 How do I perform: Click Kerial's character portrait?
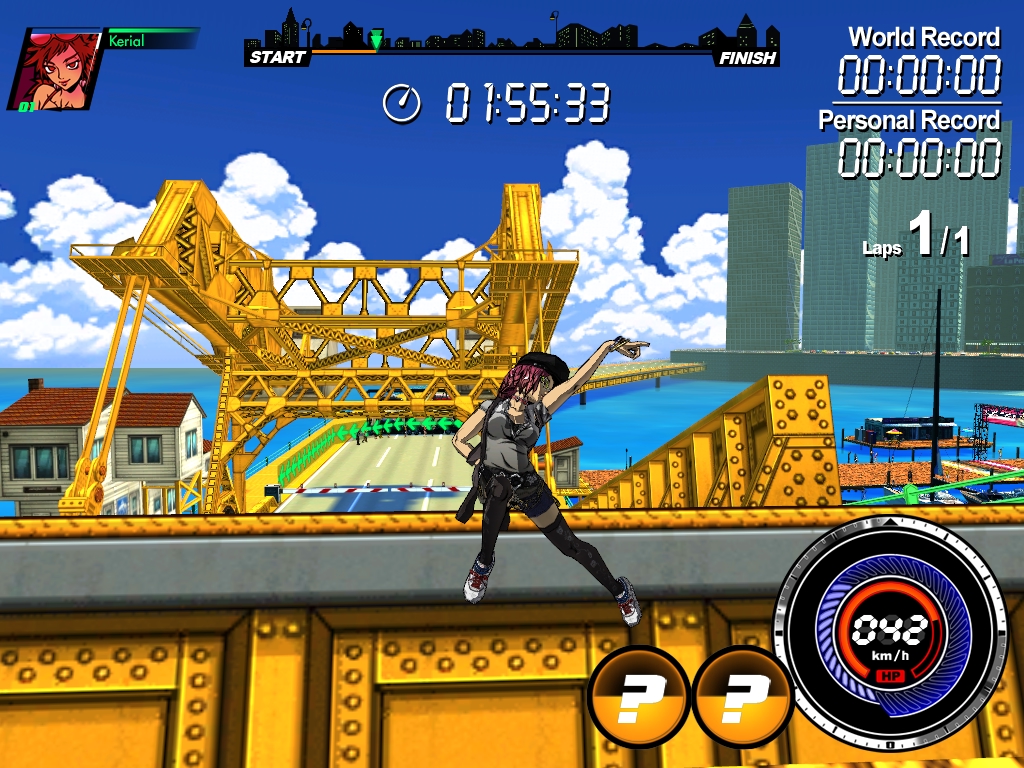click(57, 68)
